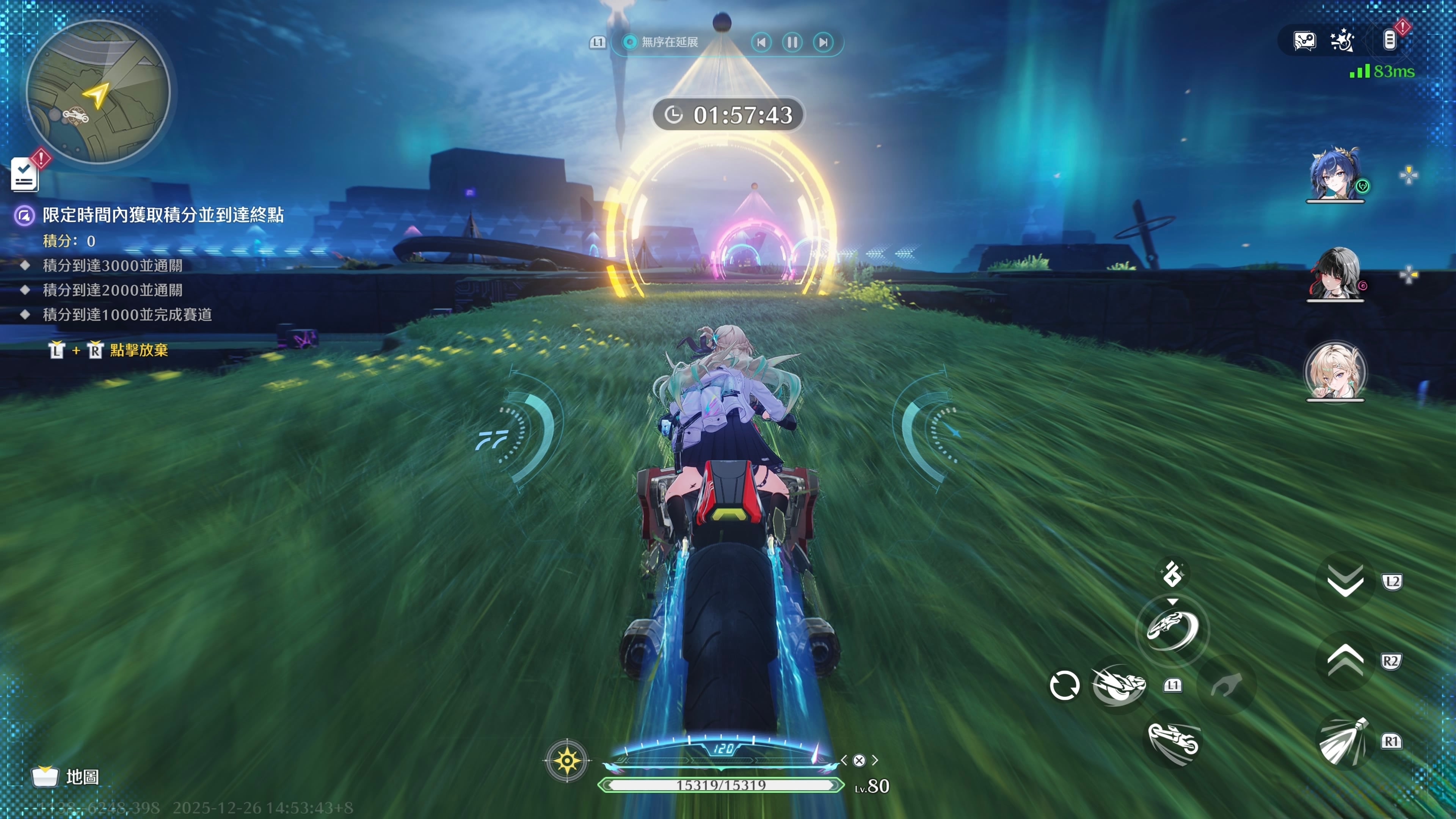Select the blonde character portrait

click(x=1335, y=371)
